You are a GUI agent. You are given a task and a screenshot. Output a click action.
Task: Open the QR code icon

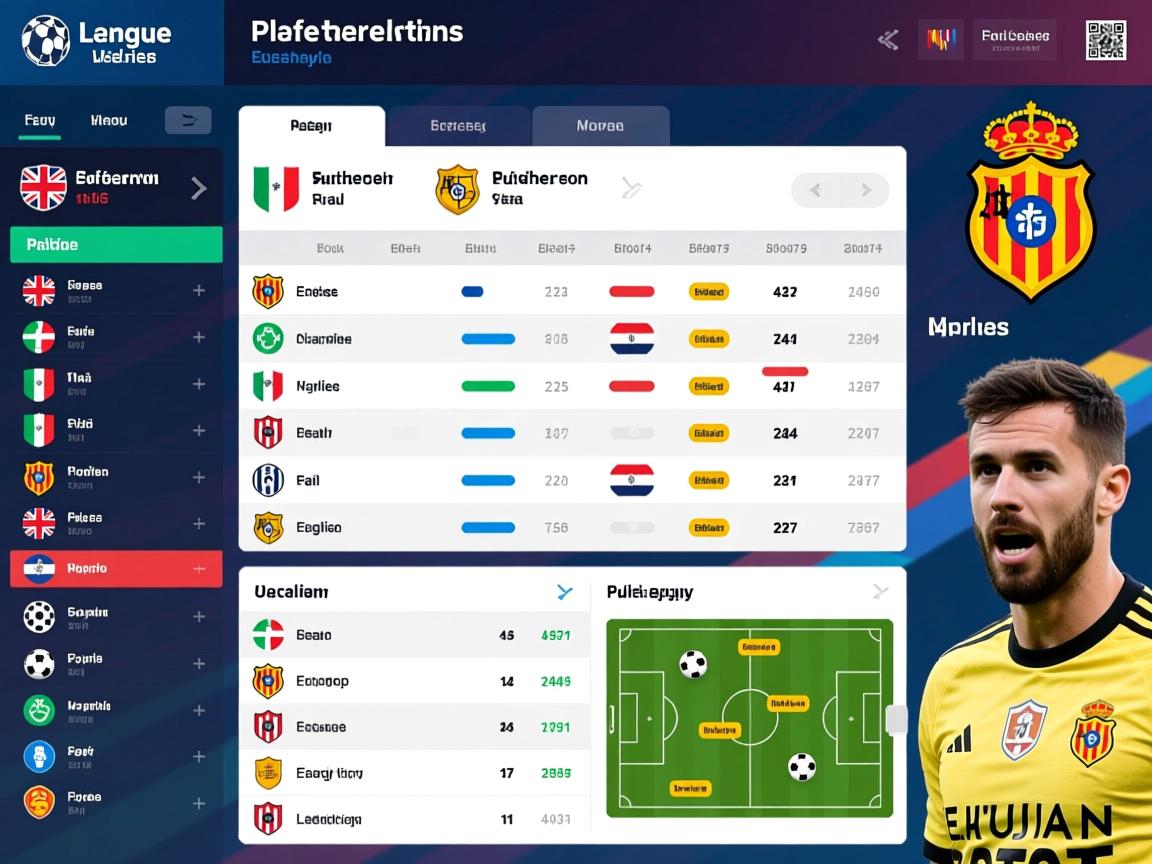coord(1105,40)
